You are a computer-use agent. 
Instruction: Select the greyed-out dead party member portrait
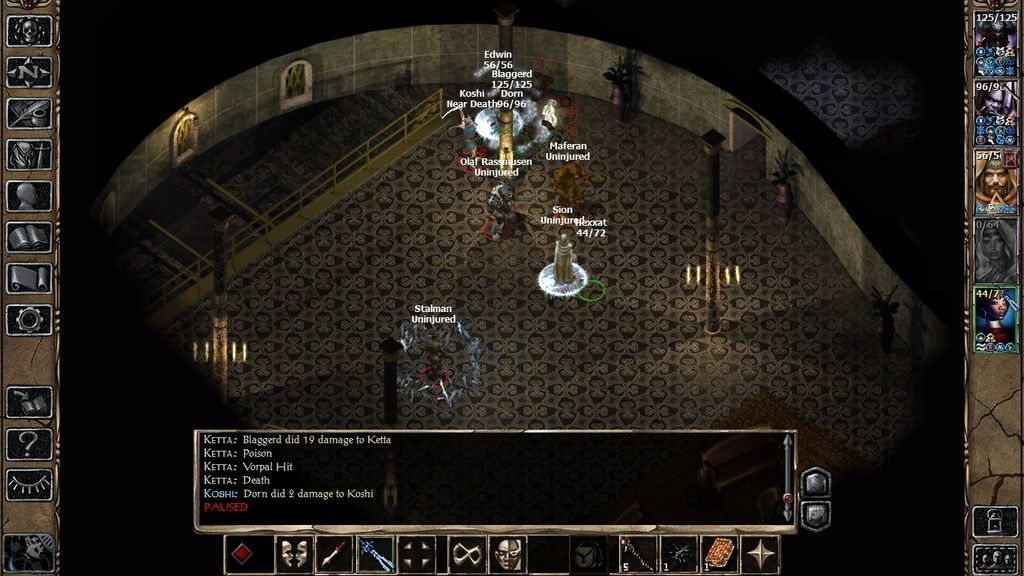click(x=995, y=250)
